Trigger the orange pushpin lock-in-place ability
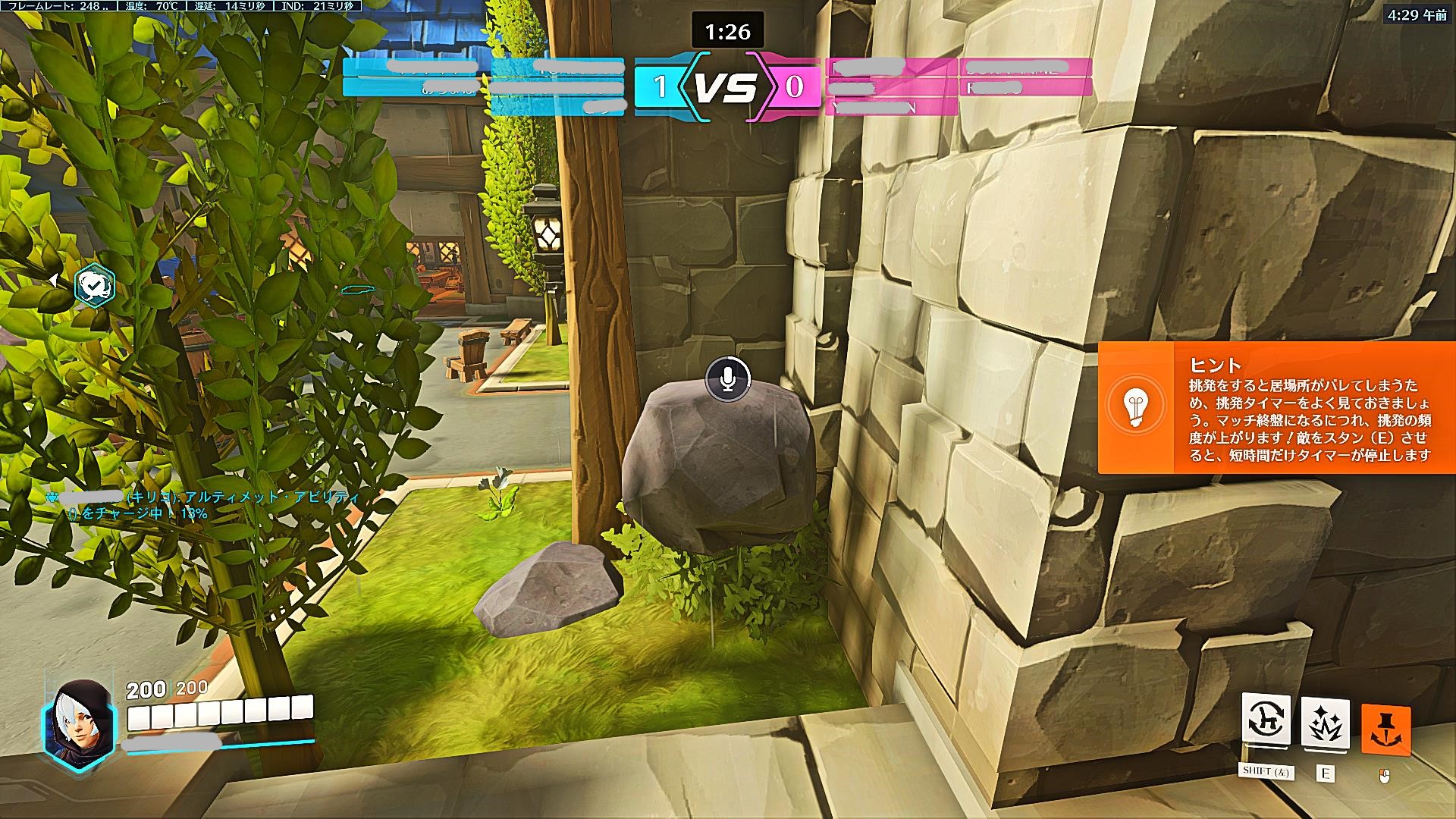 click(1385, 730)
